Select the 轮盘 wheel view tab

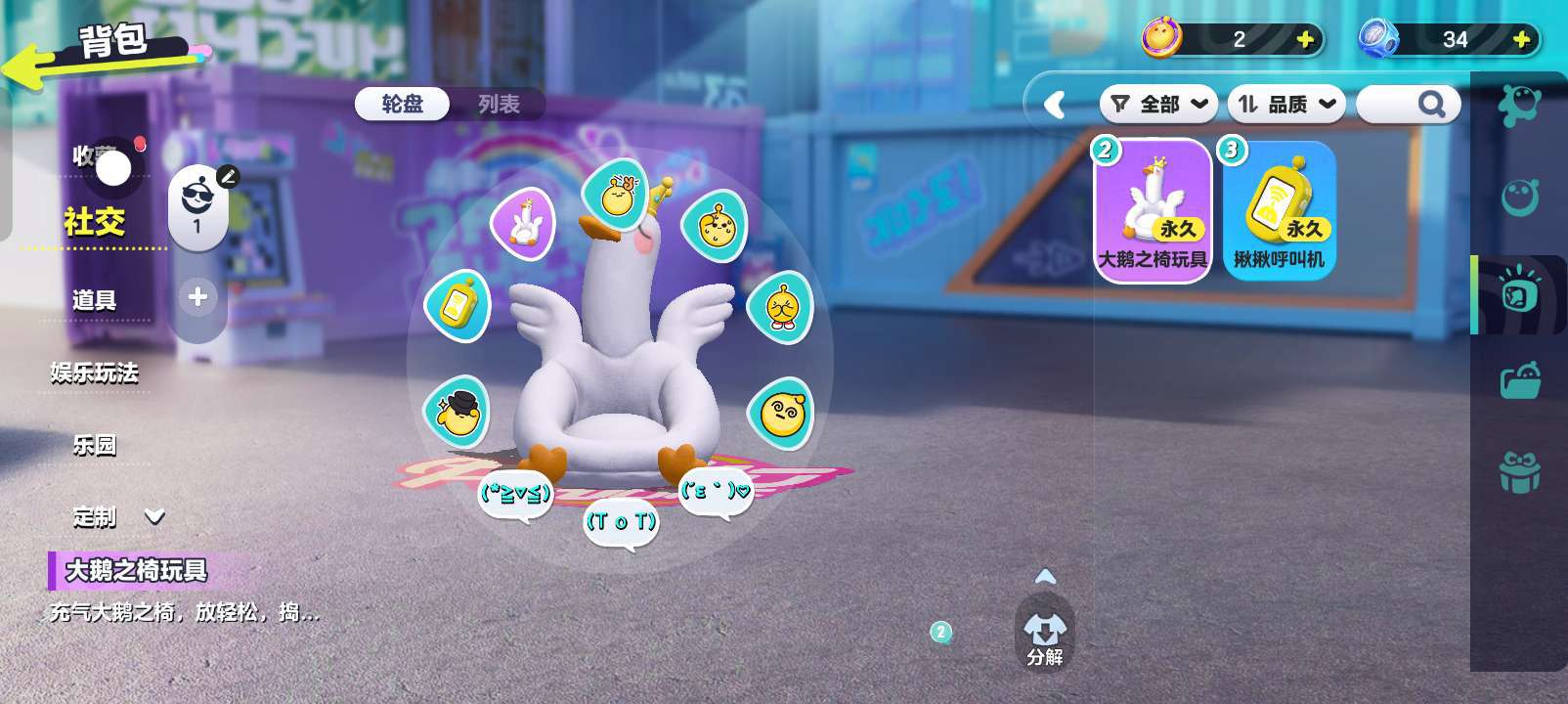point(403,104)
